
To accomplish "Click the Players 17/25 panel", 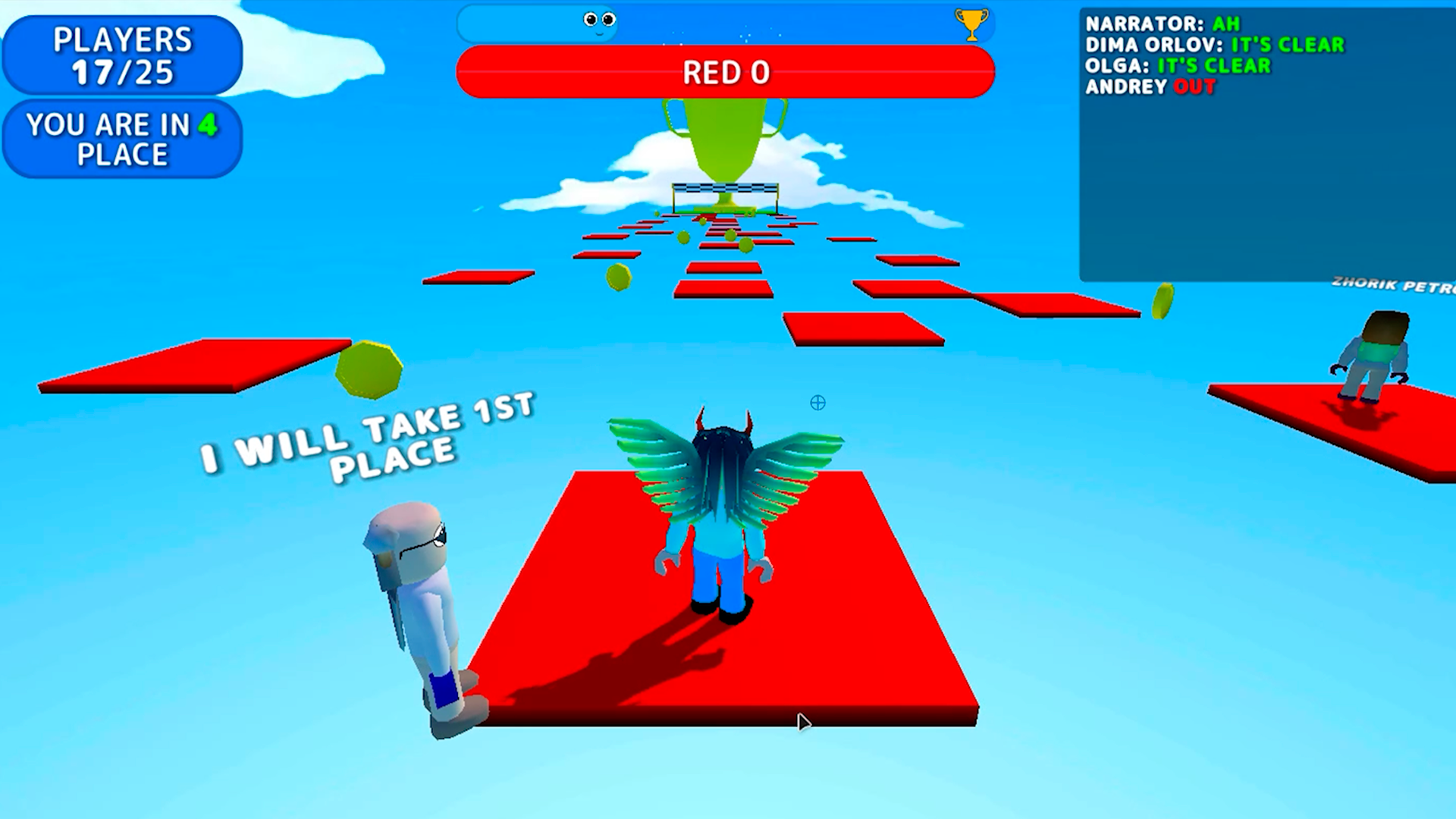I will pyautogui.click(x=121, y=55).
